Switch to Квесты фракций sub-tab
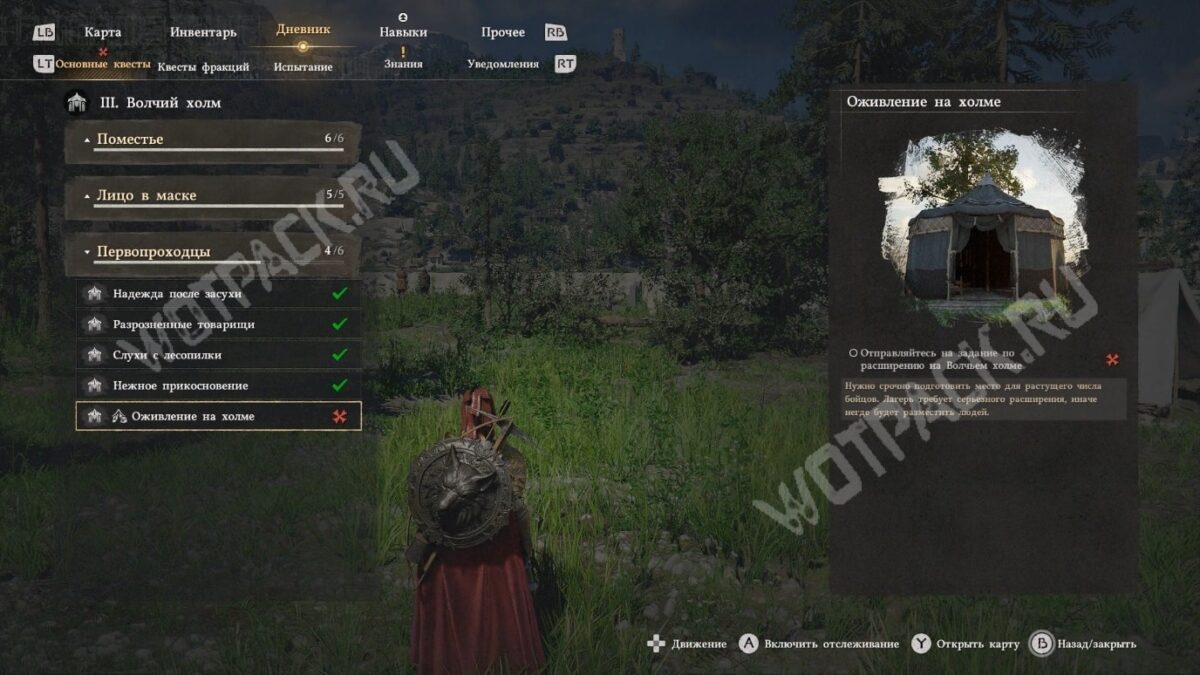The image size is (1200, 675). pos(203,66)
